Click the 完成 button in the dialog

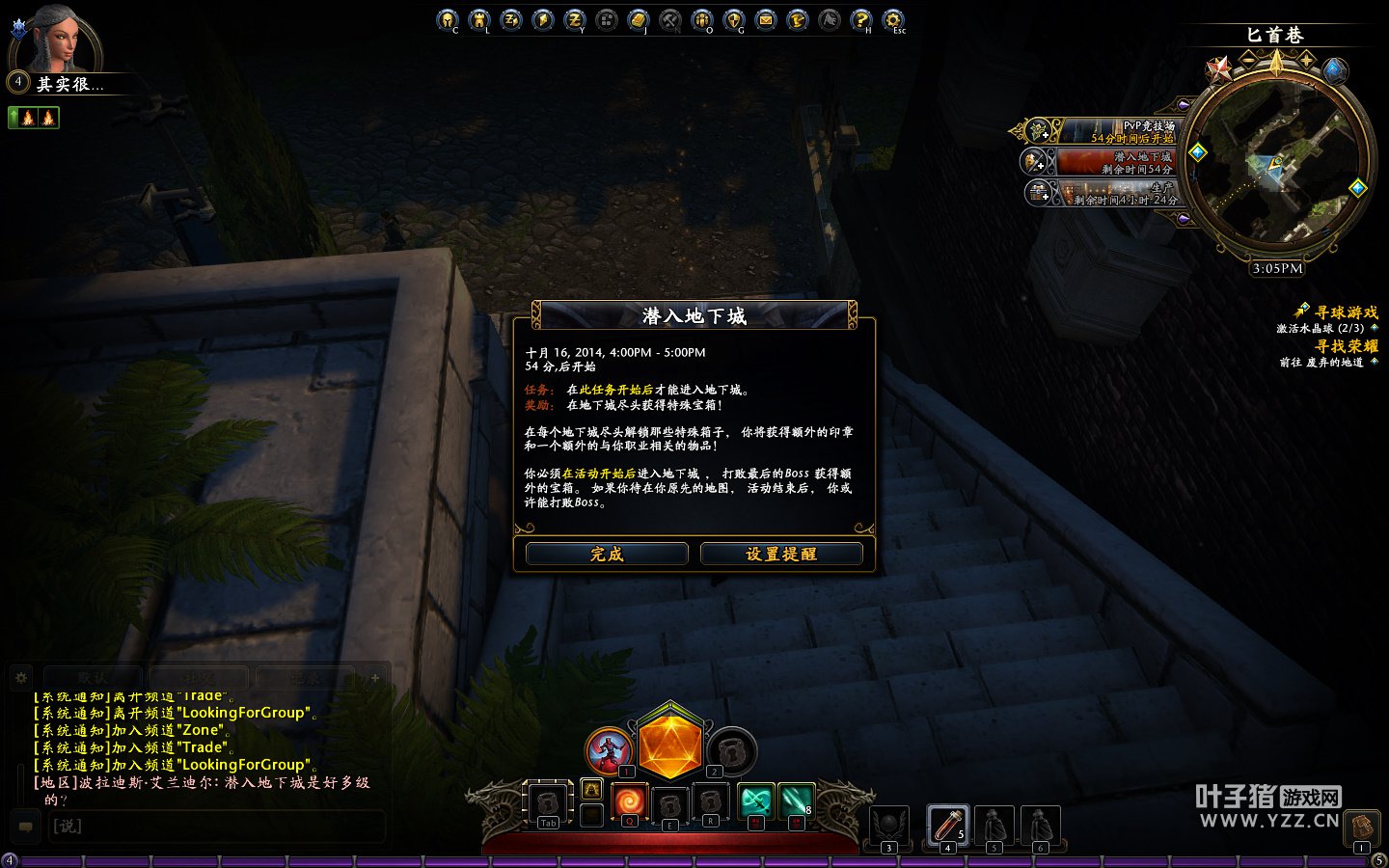pyautogui.click(x=607, y=554)
